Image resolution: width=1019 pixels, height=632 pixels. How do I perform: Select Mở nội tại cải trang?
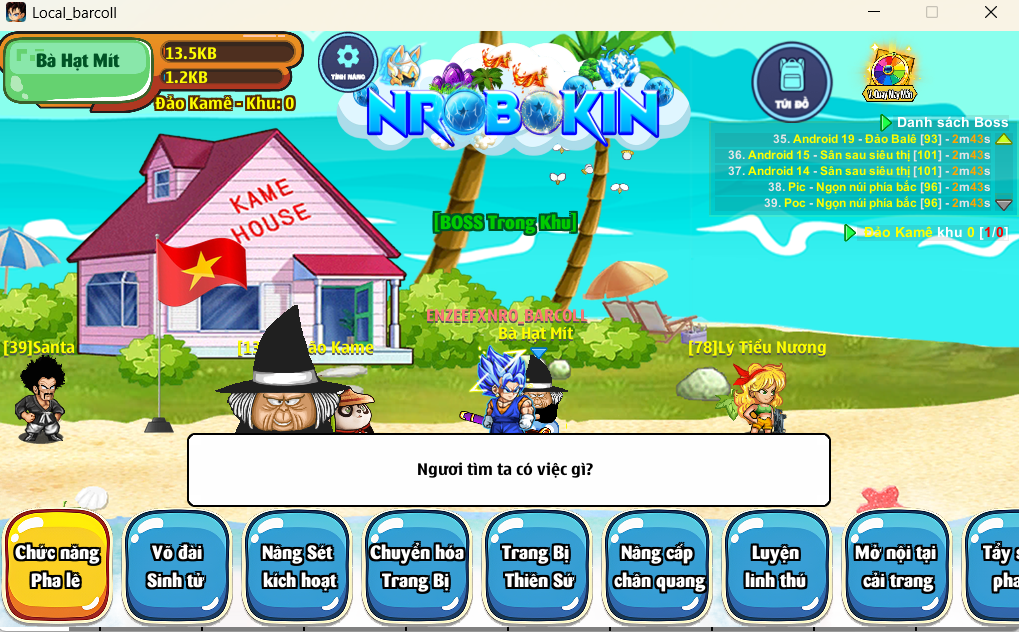coord(896,566)
